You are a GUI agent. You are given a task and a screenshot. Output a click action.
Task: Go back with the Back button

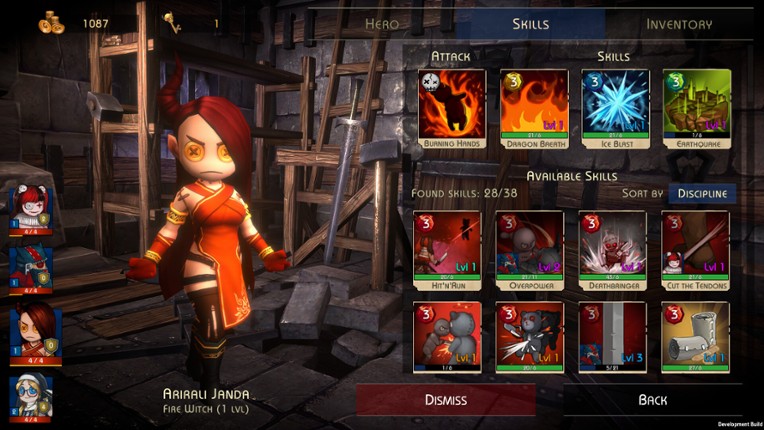tap(652, 400)
